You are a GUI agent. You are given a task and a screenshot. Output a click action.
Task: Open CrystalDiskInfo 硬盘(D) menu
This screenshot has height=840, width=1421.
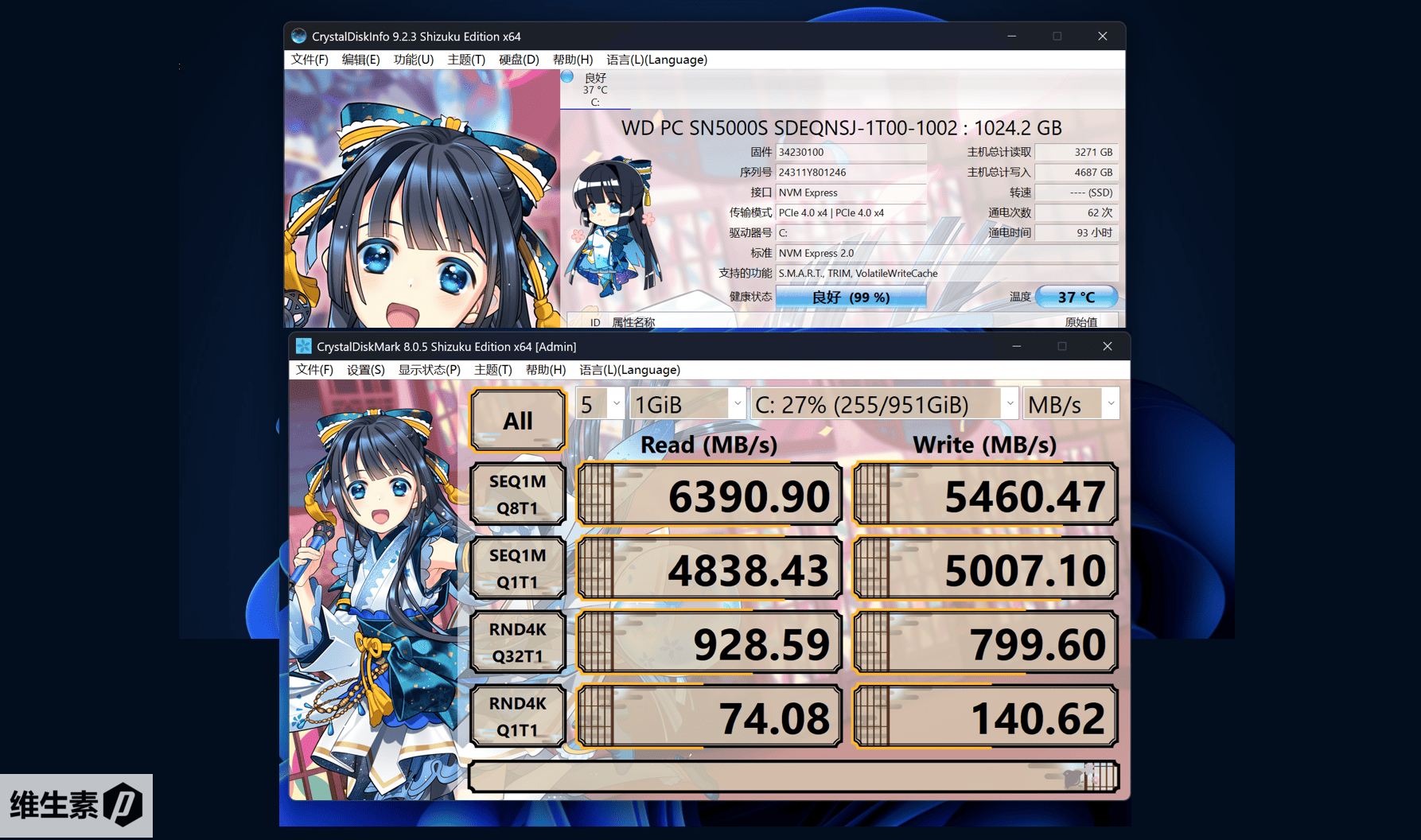pyautogui.click(x=519, y=60)
